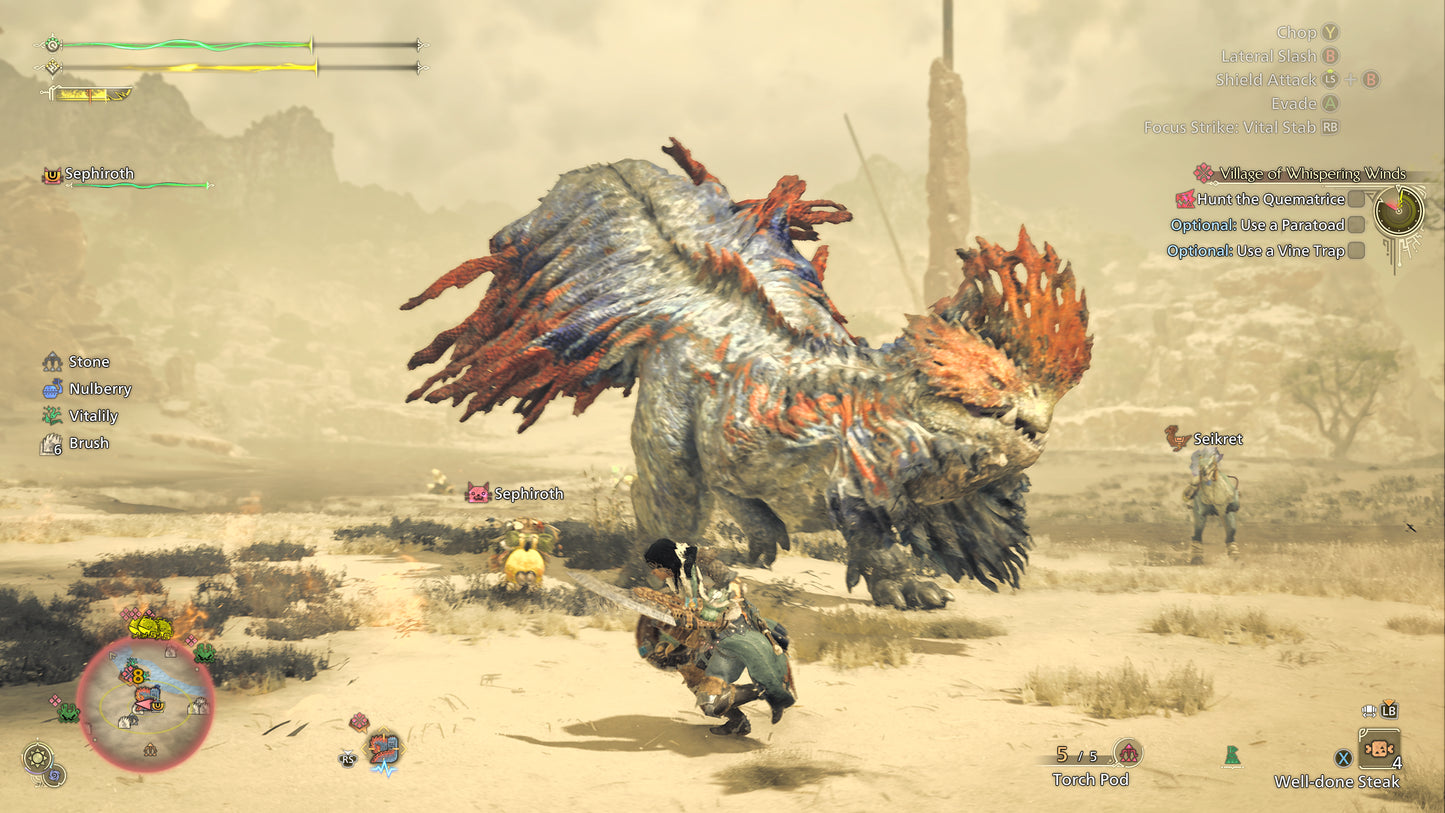The height and width of the screenshot is (813, 1445).
Task: Tick the Optional: Use a Paratoad checkbox
Action: pyautogui.click(x=1358, y=225)
